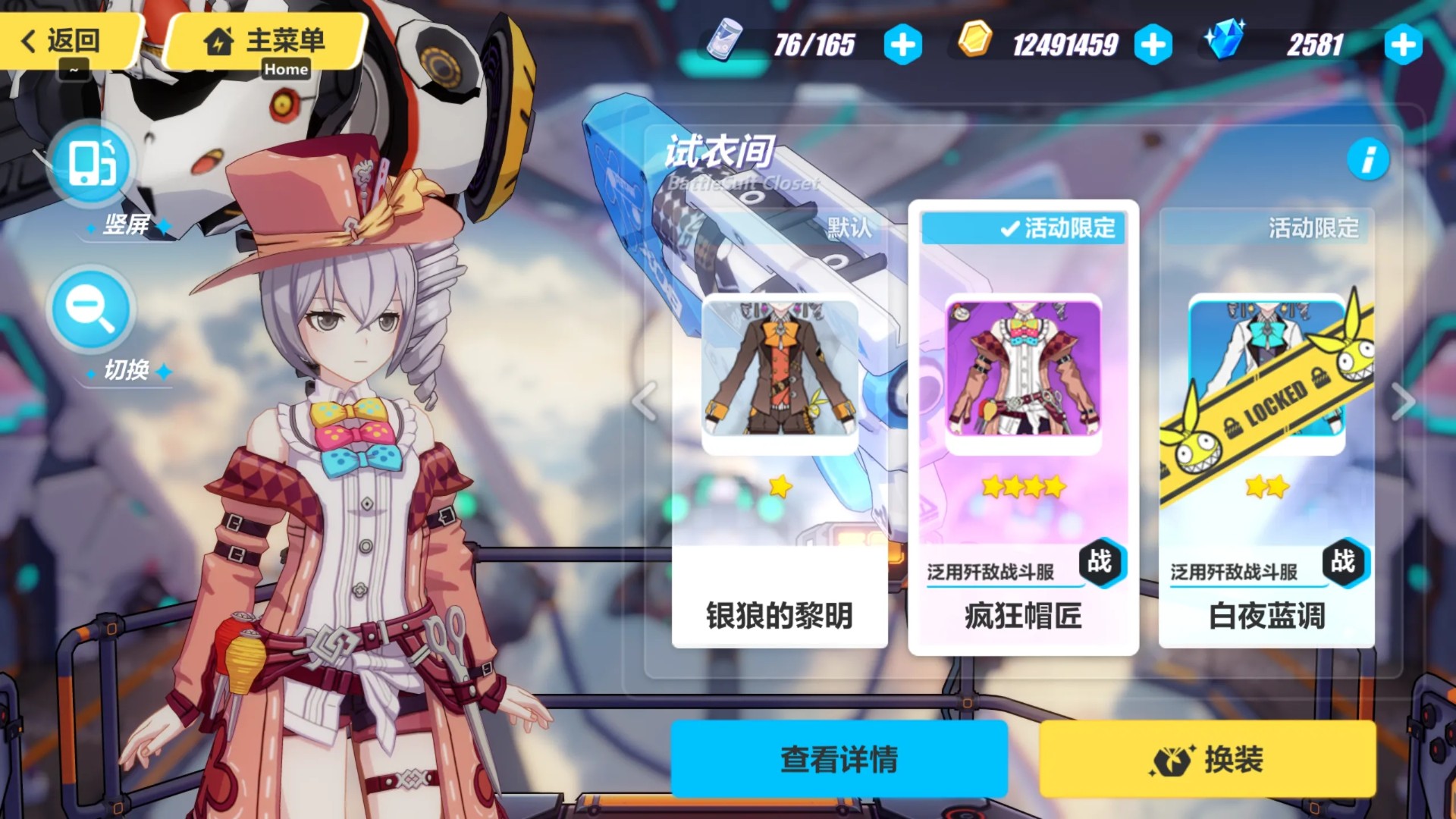
Task: Go back using the 返回 button
Action: tap(64, 42)
